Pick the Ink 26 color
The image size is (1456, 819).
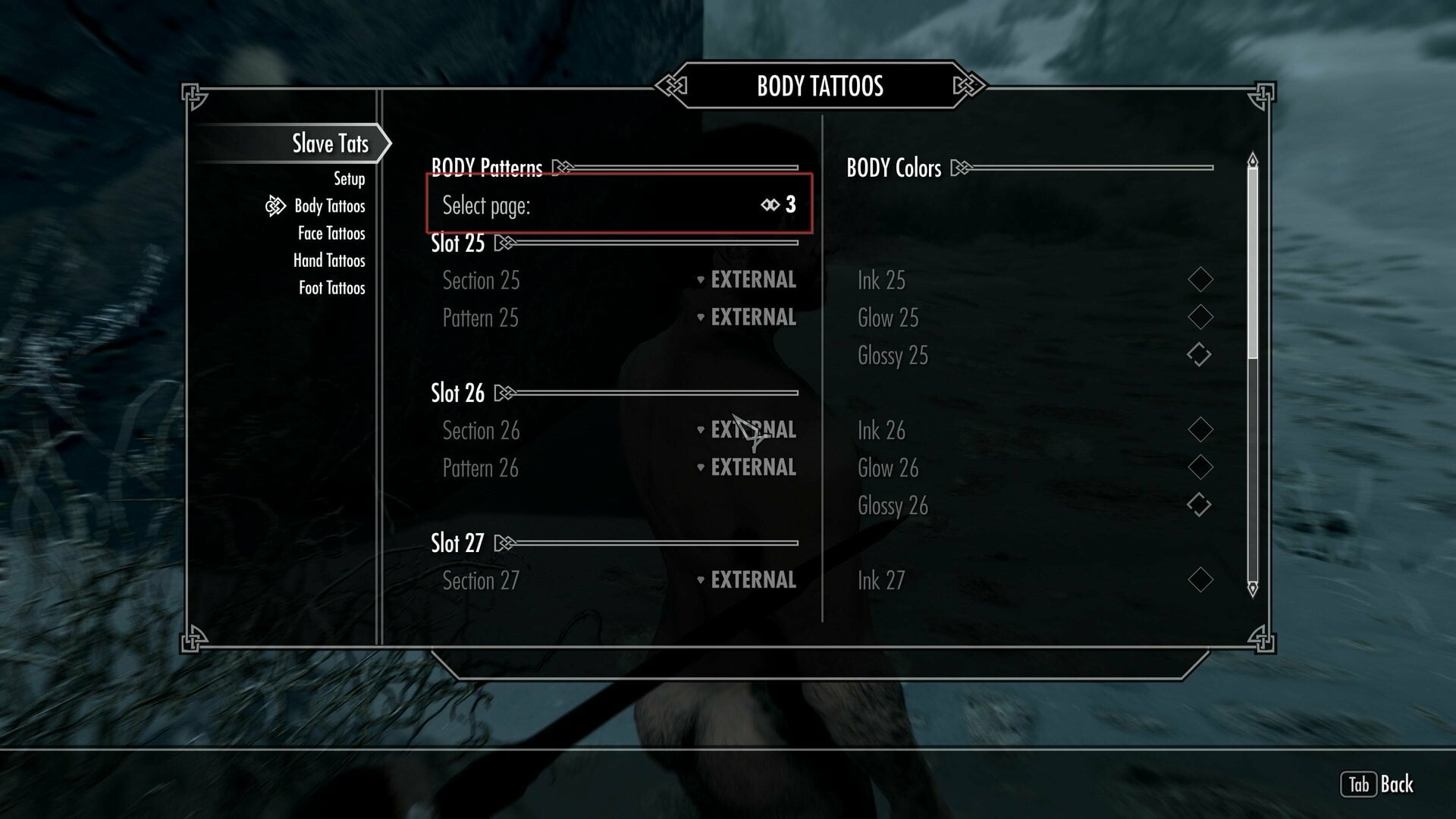(x=1200, y=430)
